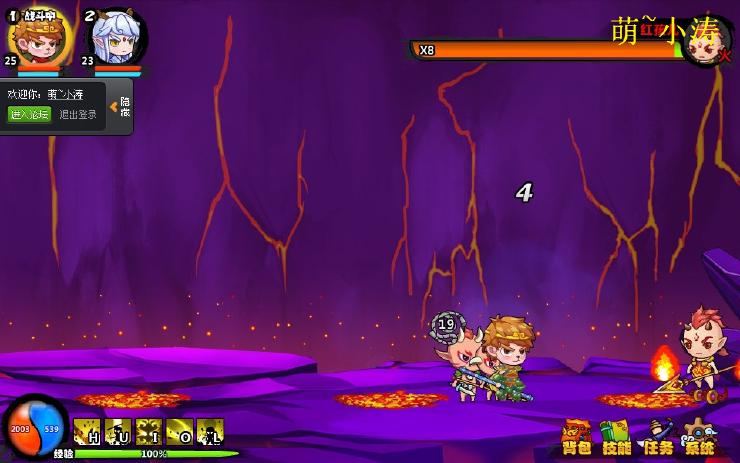
Task: Activate the skill bound to L
Action: pos(210,431)
